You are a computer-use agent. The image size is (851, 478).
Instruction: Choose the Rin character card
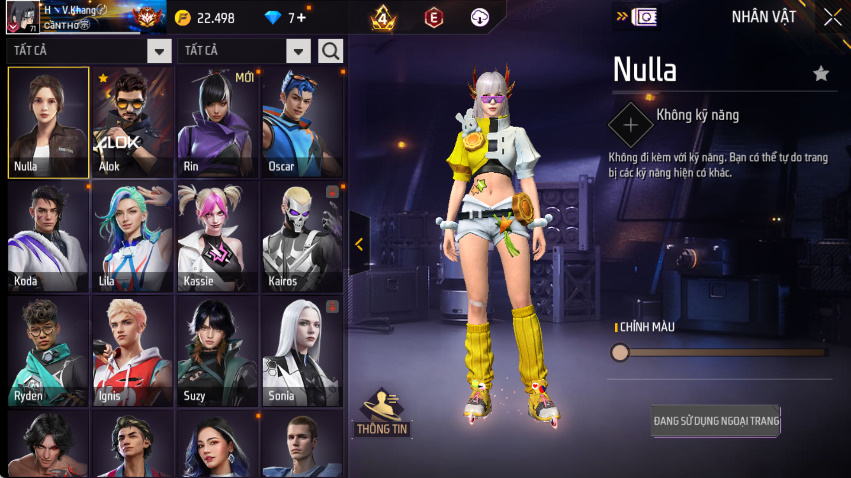(x=217, y=122)
